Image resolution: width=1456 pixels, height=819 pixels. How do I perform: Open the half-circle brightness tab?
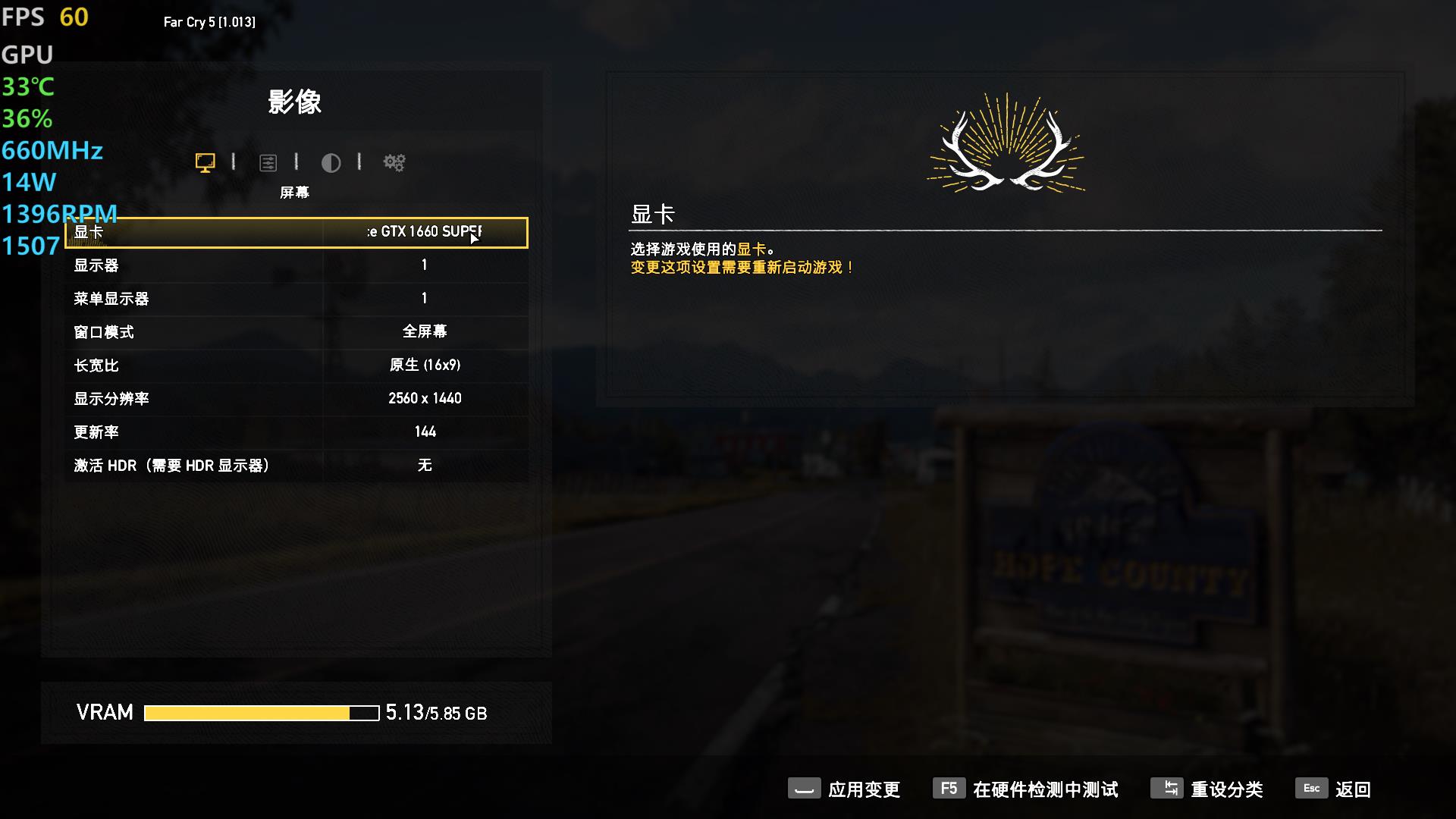coord(331,162)
